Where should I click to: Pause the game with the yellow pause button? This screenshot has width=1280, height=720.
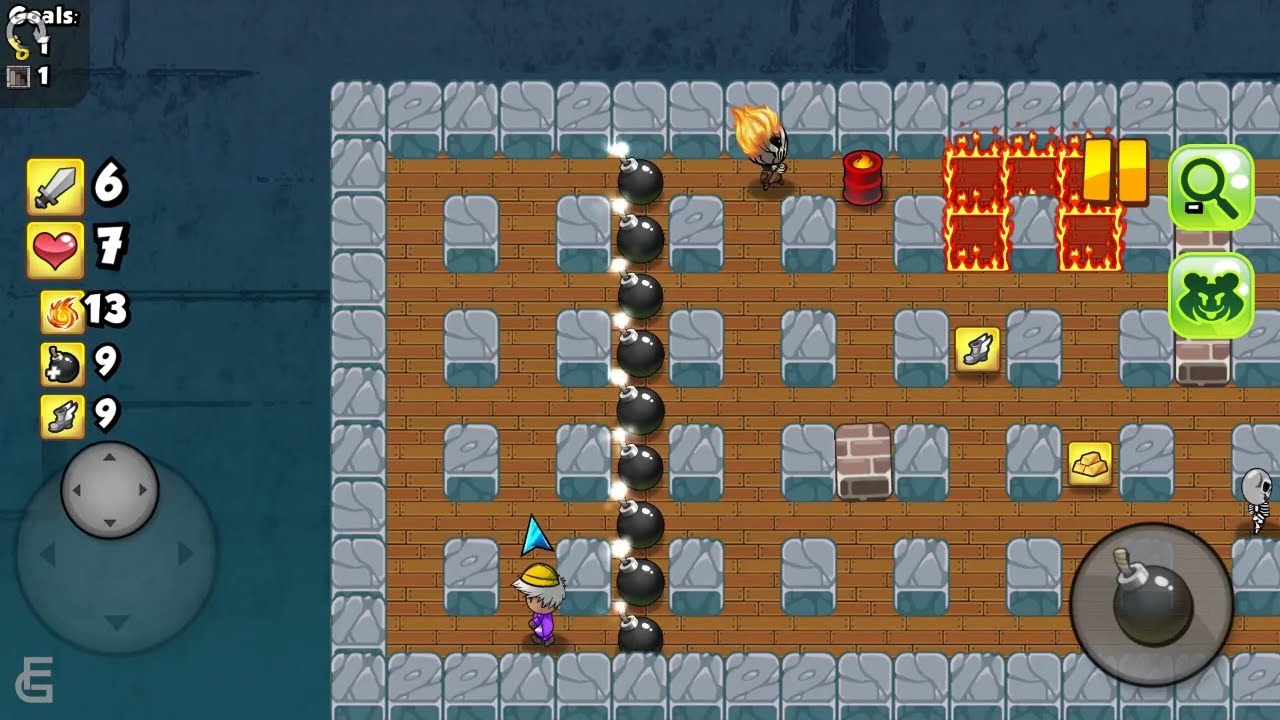pos(1115,172)
